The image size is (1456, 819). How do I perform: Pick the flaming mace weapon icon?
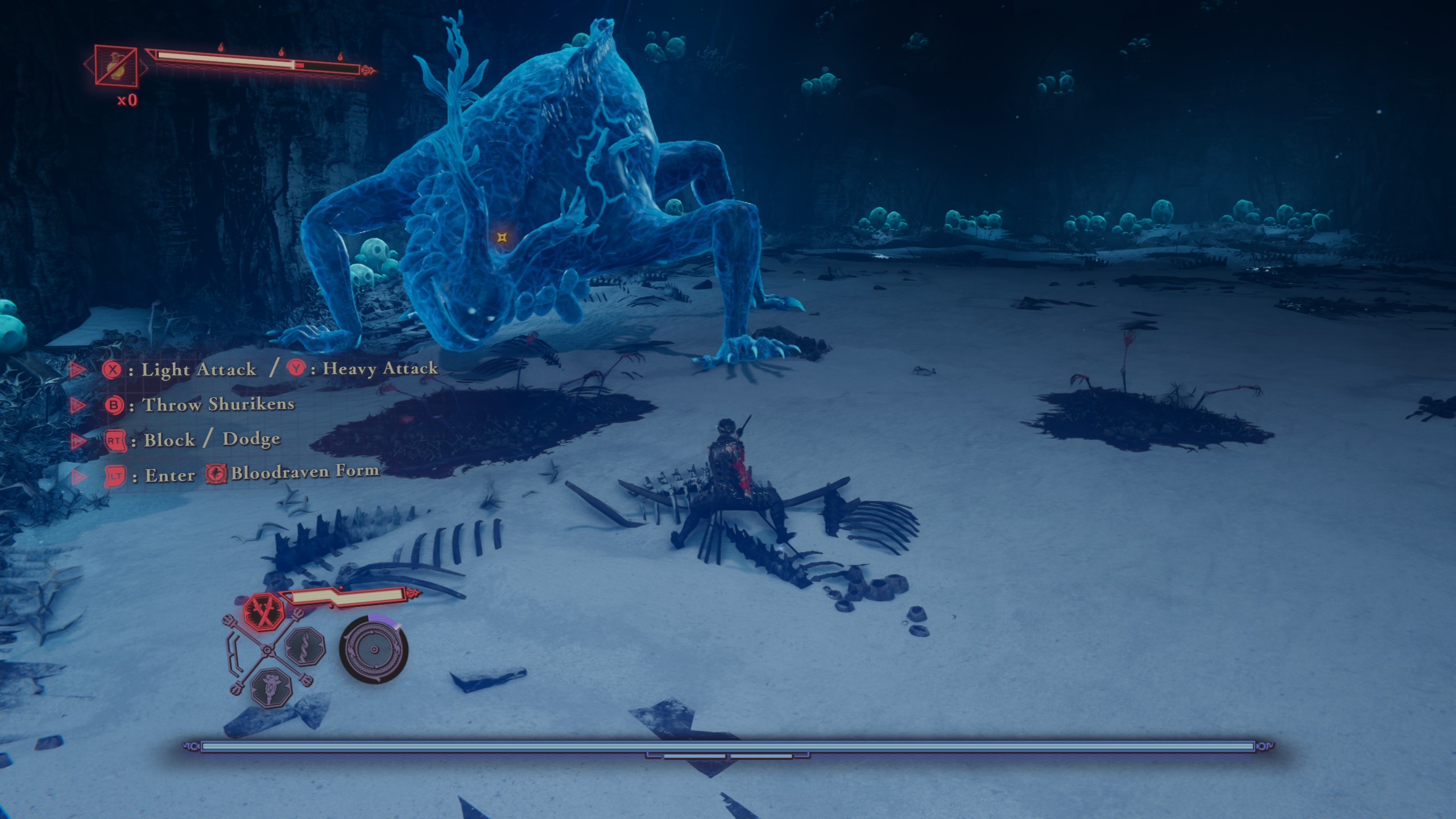coord(271,688)
